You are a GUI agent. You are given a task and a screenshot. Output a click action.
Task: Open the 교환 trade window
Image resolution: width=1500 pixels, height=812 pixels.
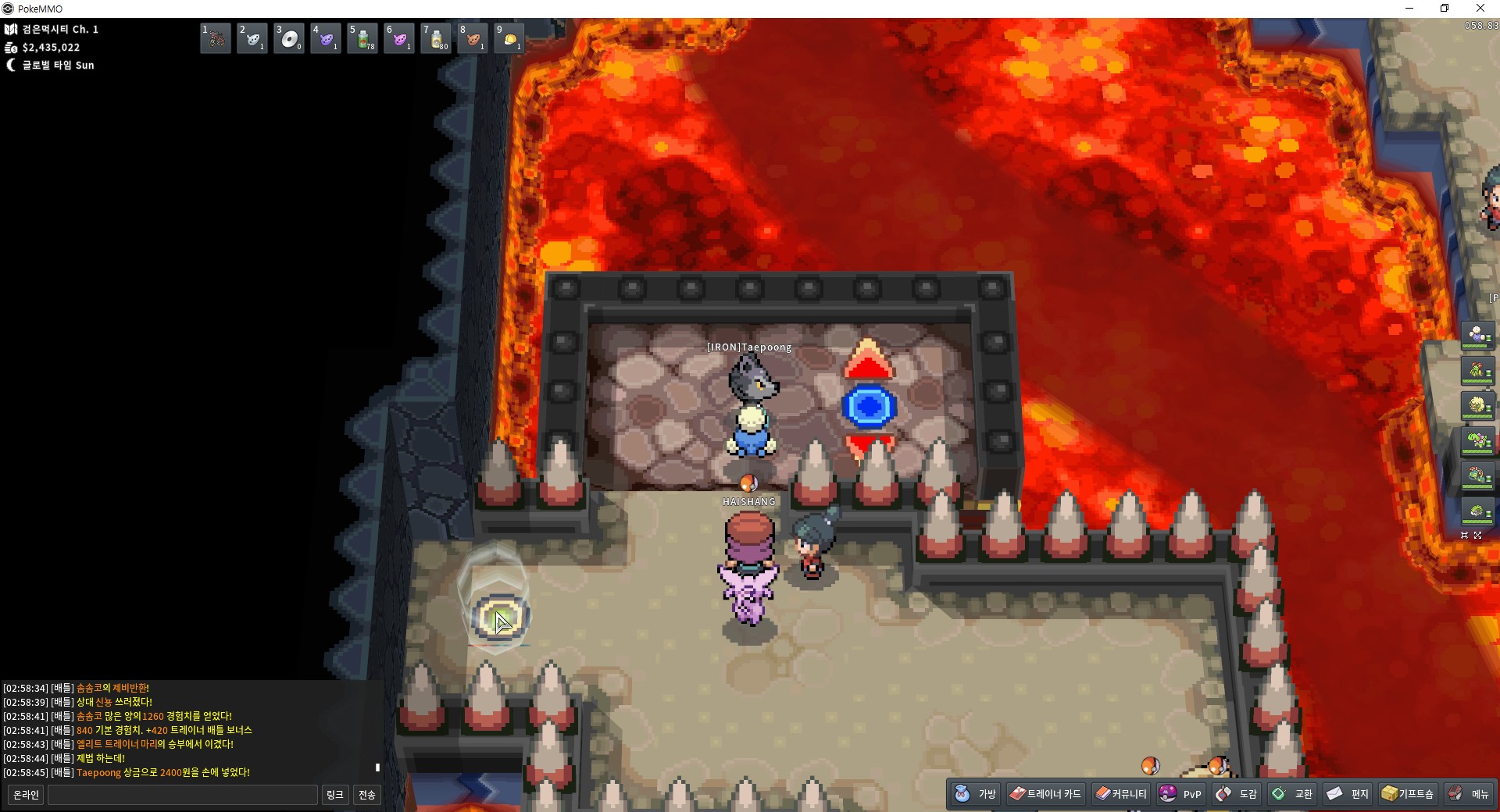pyautogui.click(x=1293, y=794)
